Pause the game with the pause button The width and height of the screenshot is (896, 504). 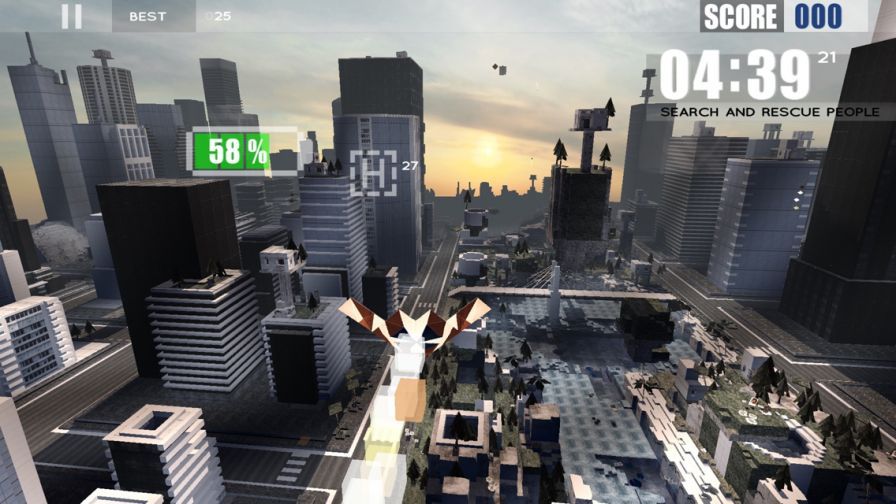coord(71,16)
